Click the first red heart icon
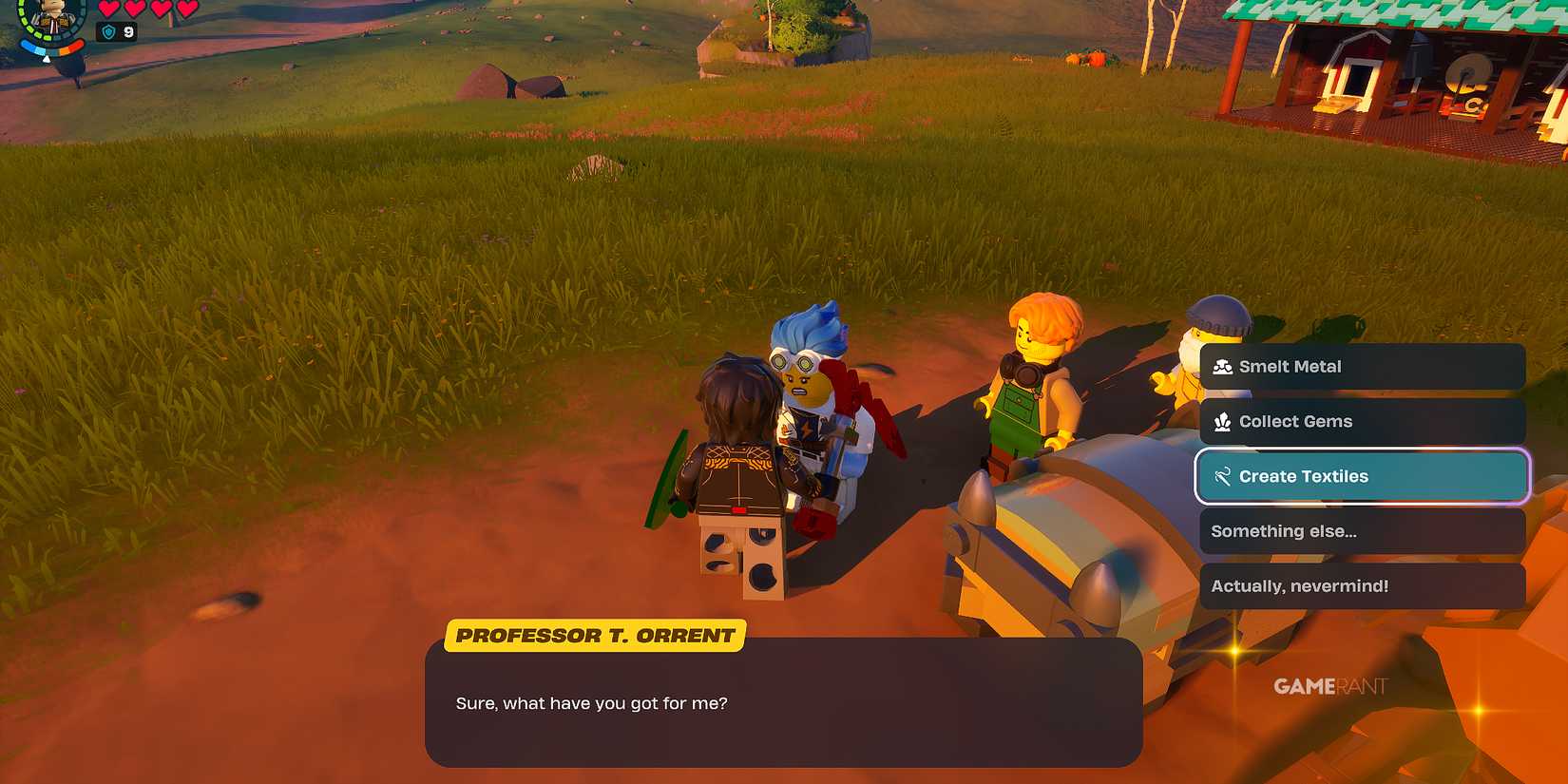Image resolution: width=1568 pixels, height=784 pixels. click(109, 10)
